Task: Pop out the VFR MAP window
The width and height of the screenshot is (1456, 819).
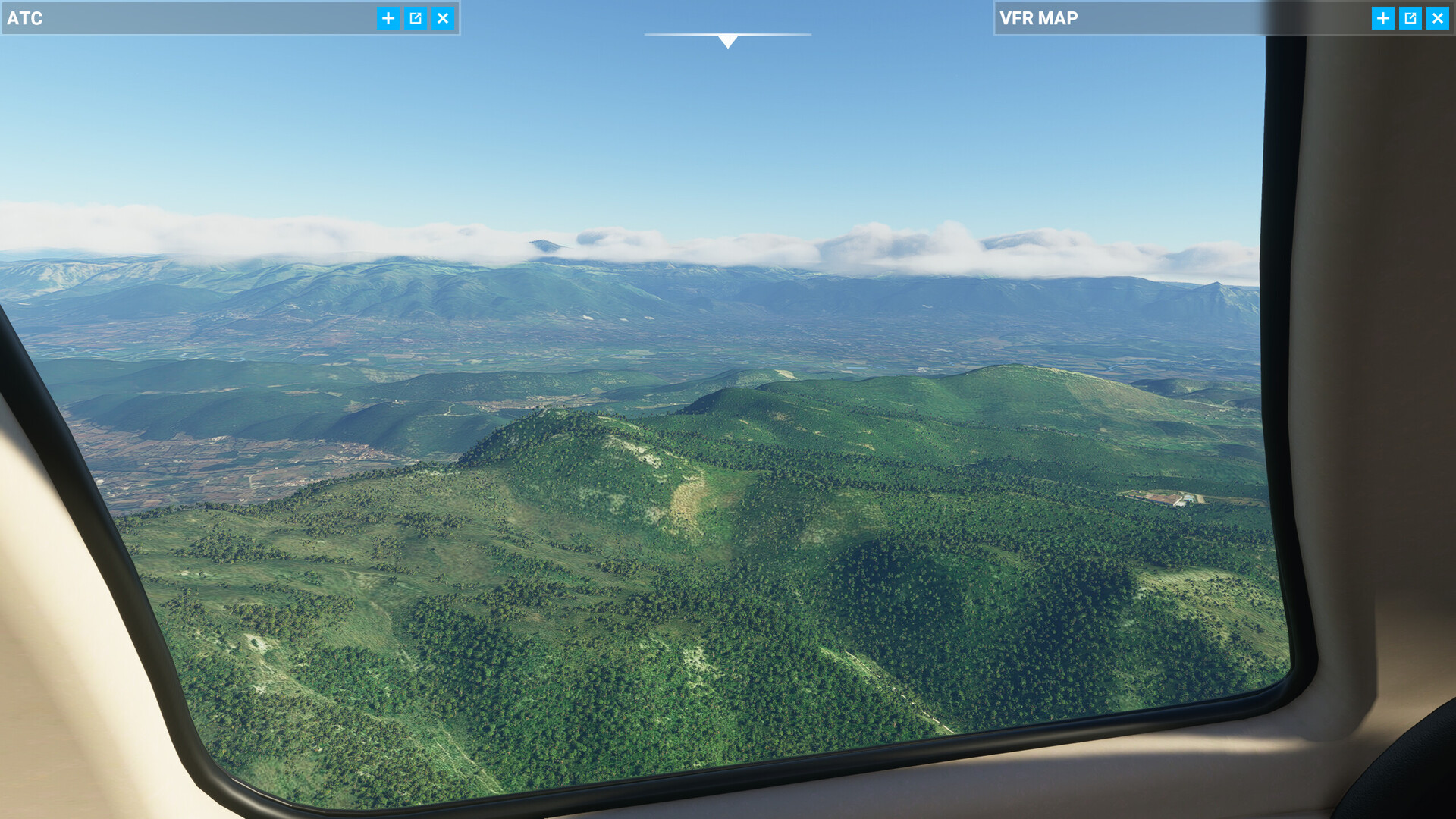Action: tap(1410, 18)
